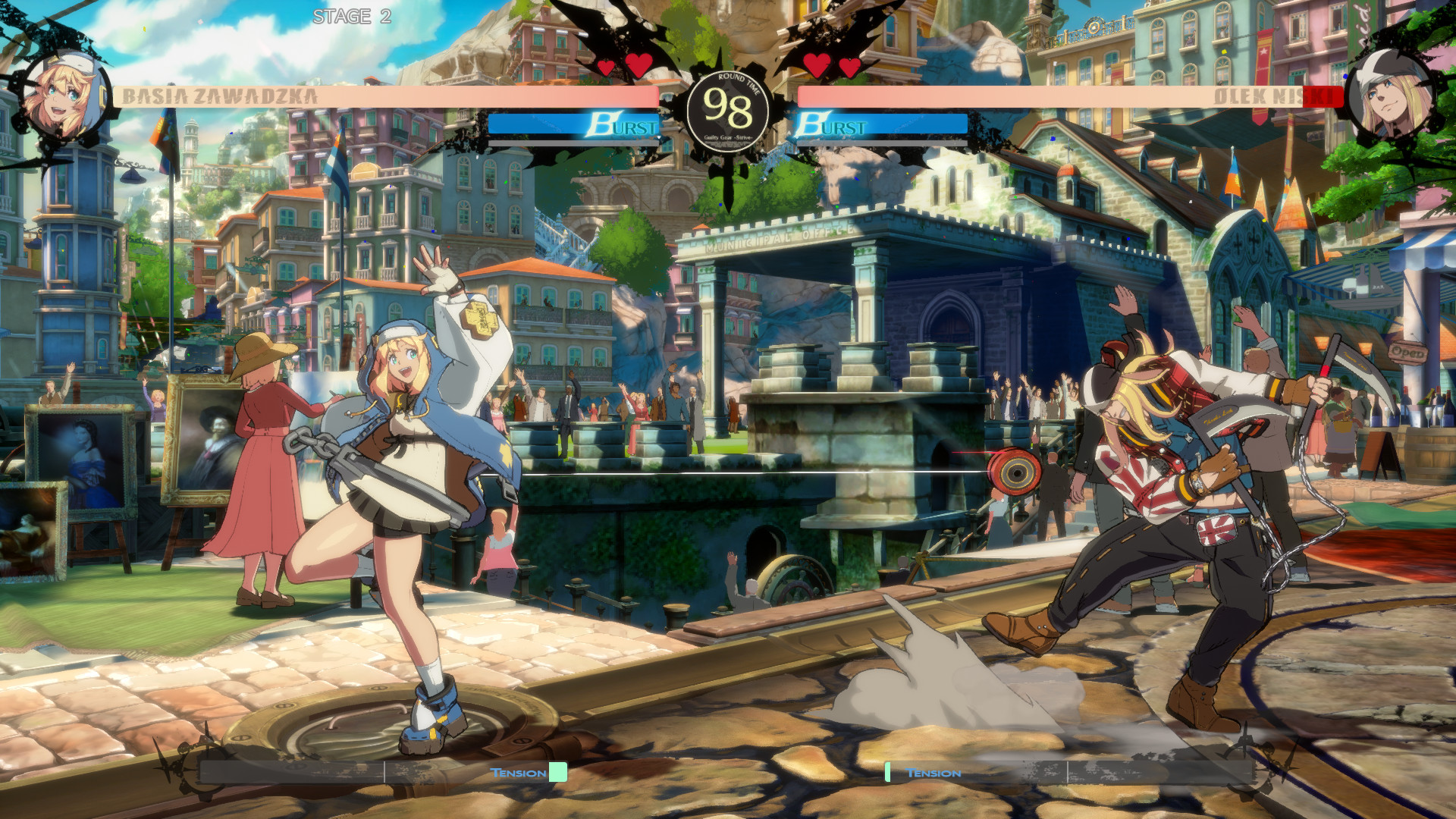This screenshot has height=819, width=1456.
Task: Click the arrow marker under left Burst bar
Action: 660,138
